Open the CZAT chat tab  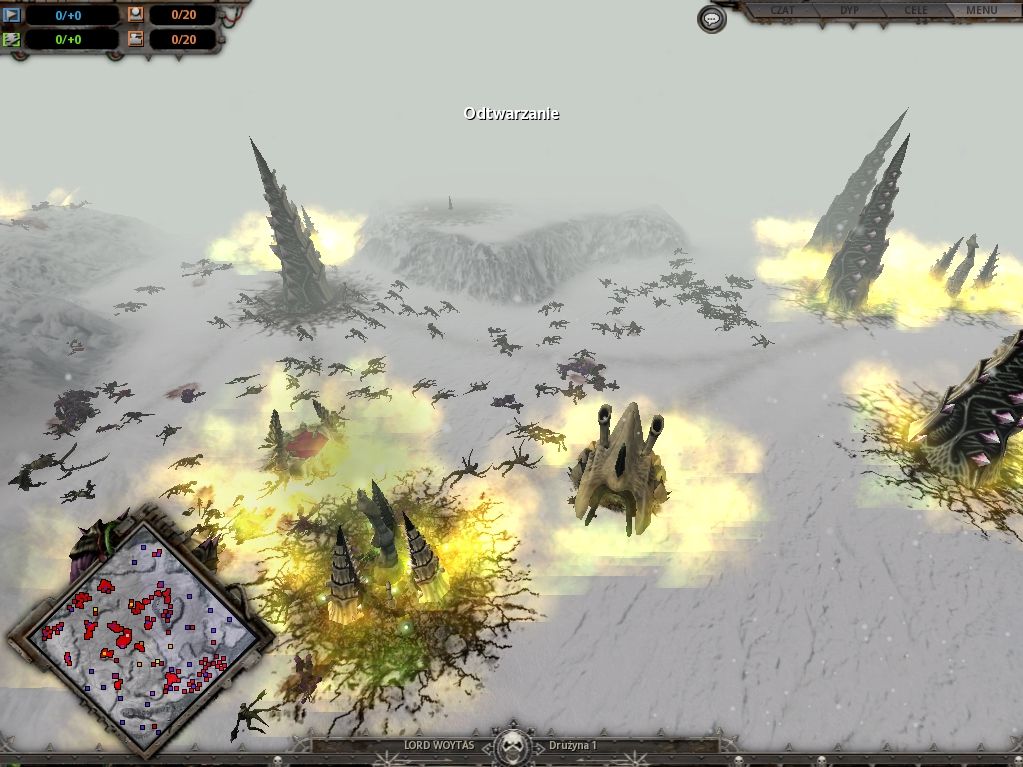point(783,11)
